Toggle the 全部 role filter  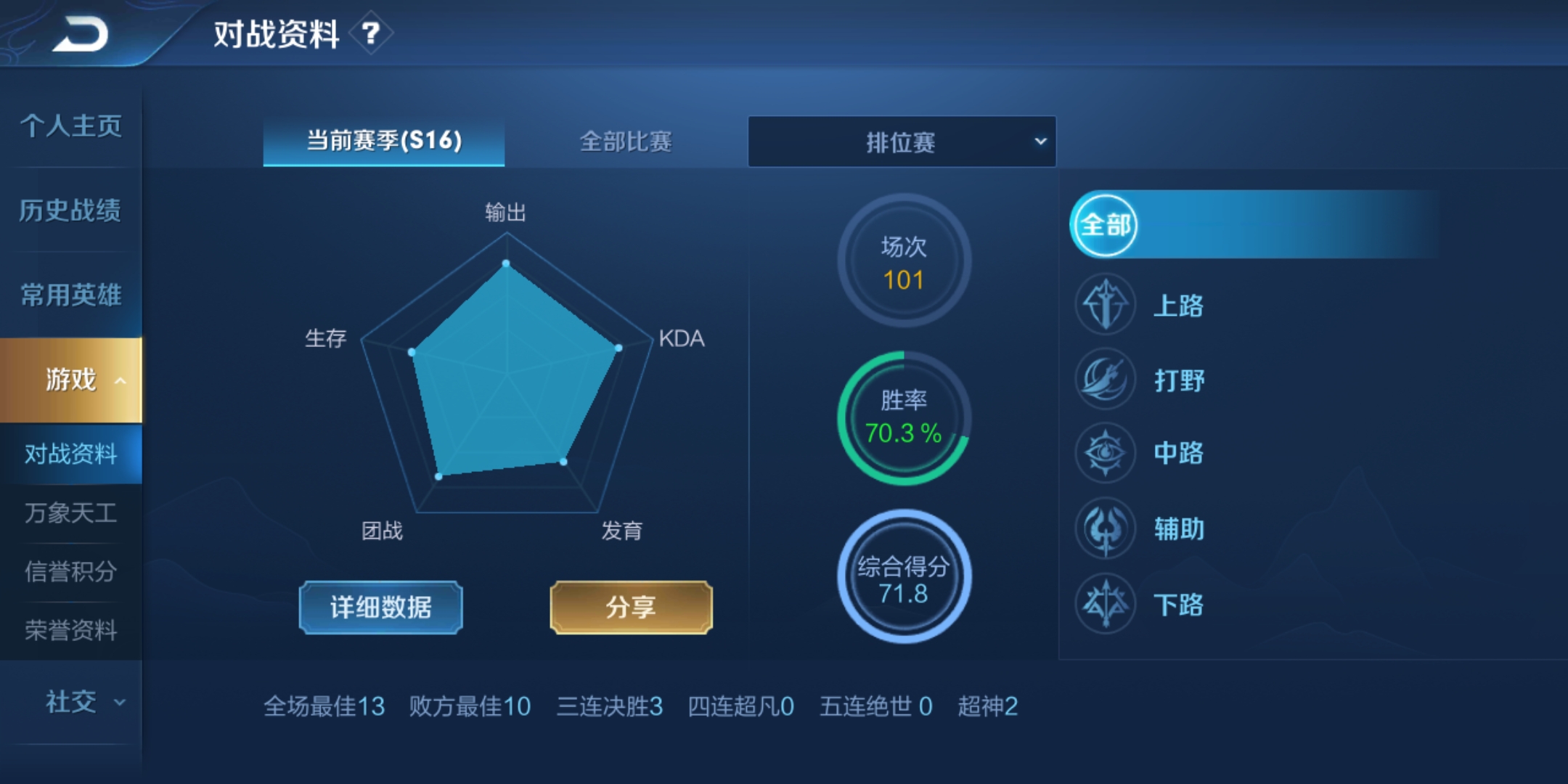pos(1104,226)
